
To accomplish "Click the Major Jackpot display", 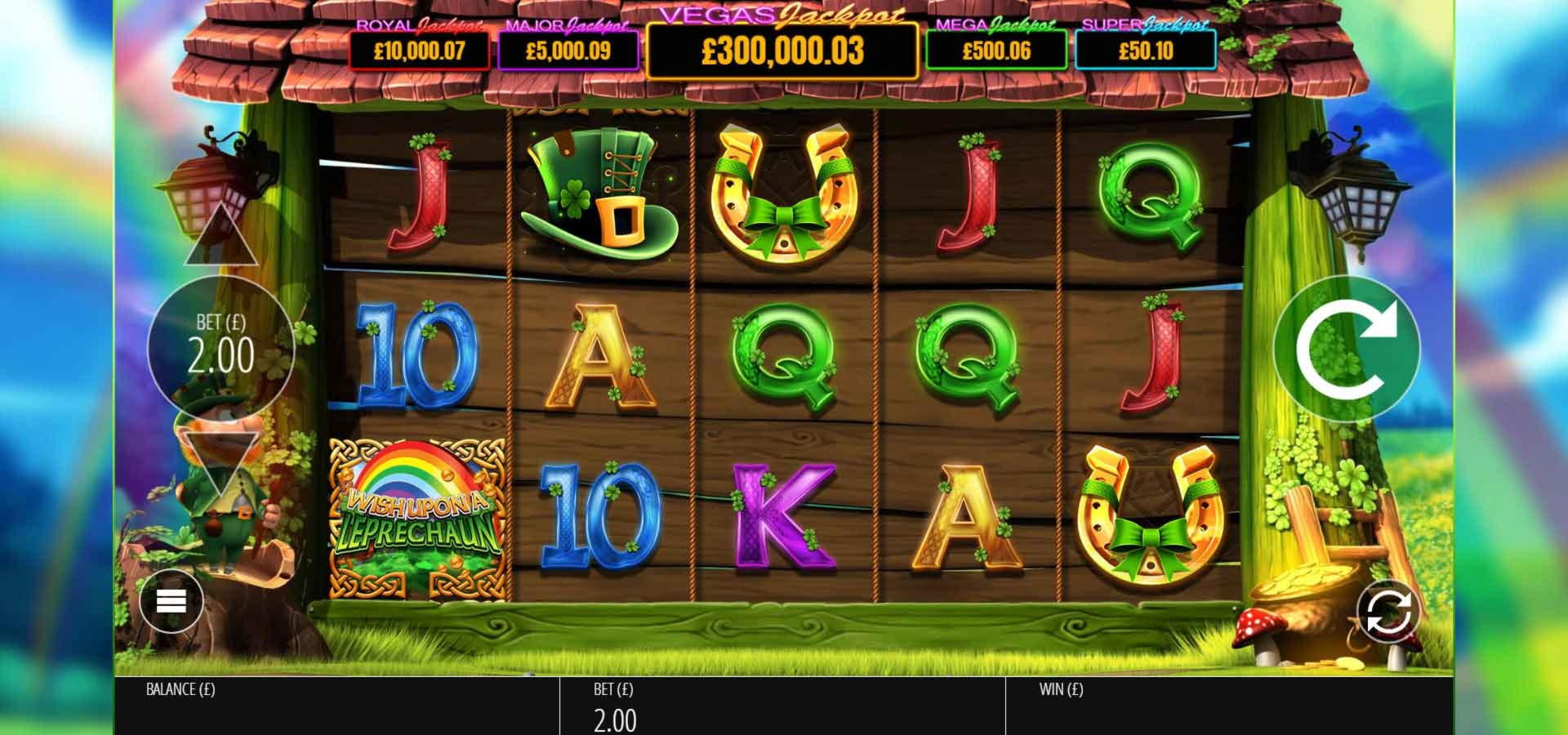I will (x=564, y=51).
